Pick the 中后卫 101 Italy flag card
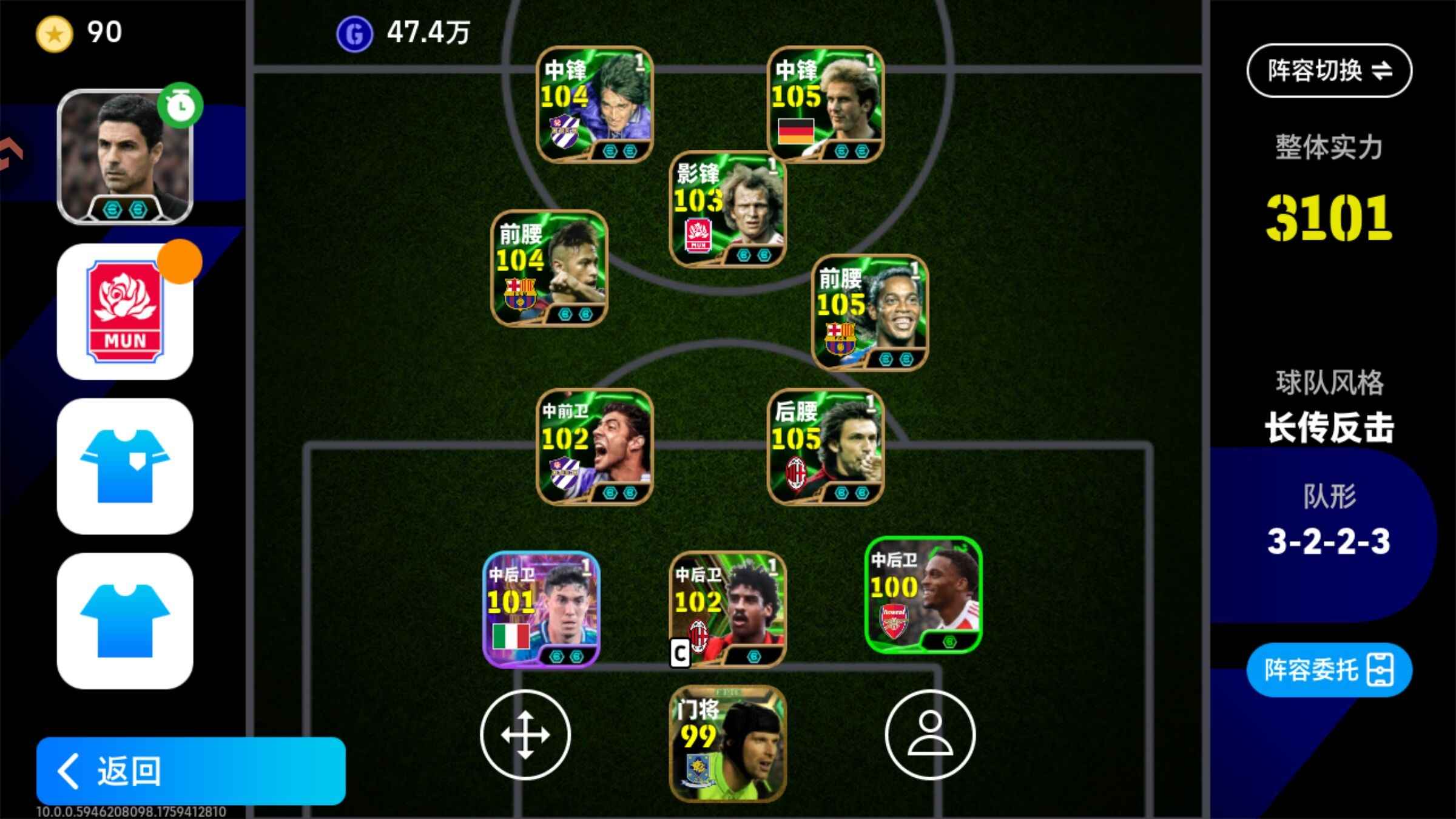Viewport: 1456px width, 819px height. point(541,609)
